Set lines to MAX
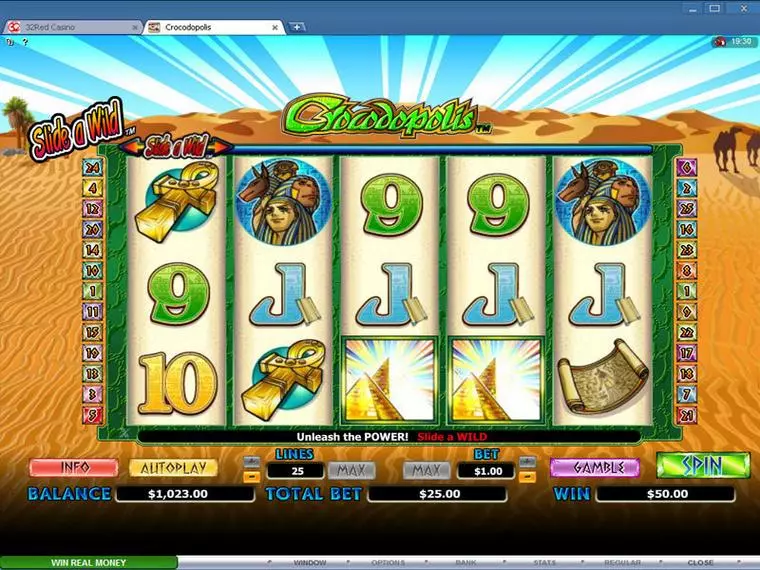The height and width of the screenshot is (570, 760). [x=350, y=470]
